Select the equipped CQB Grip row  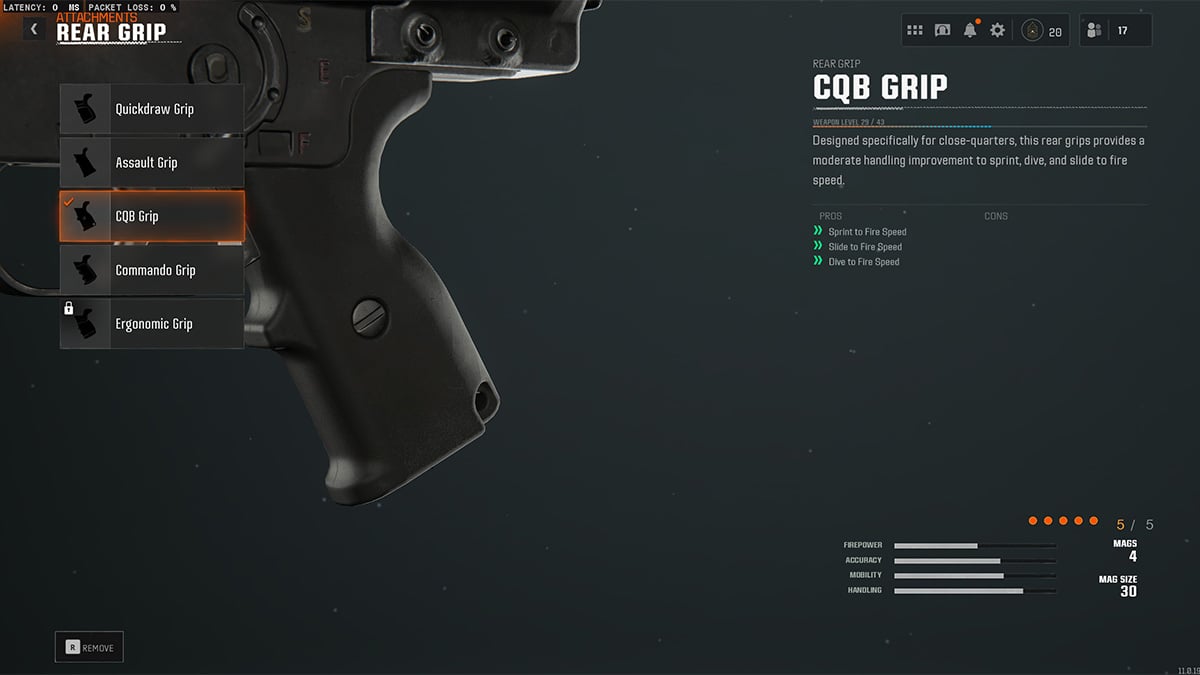coord(152,216)
